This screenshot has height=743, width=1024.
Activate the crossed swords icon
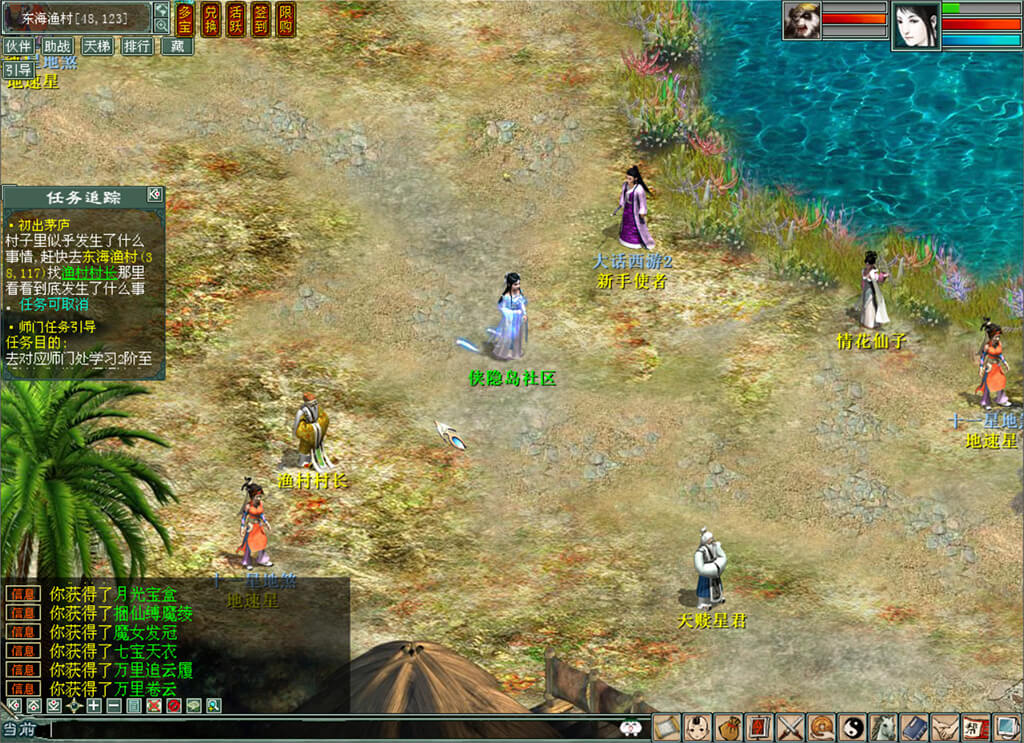coord(791,727)
